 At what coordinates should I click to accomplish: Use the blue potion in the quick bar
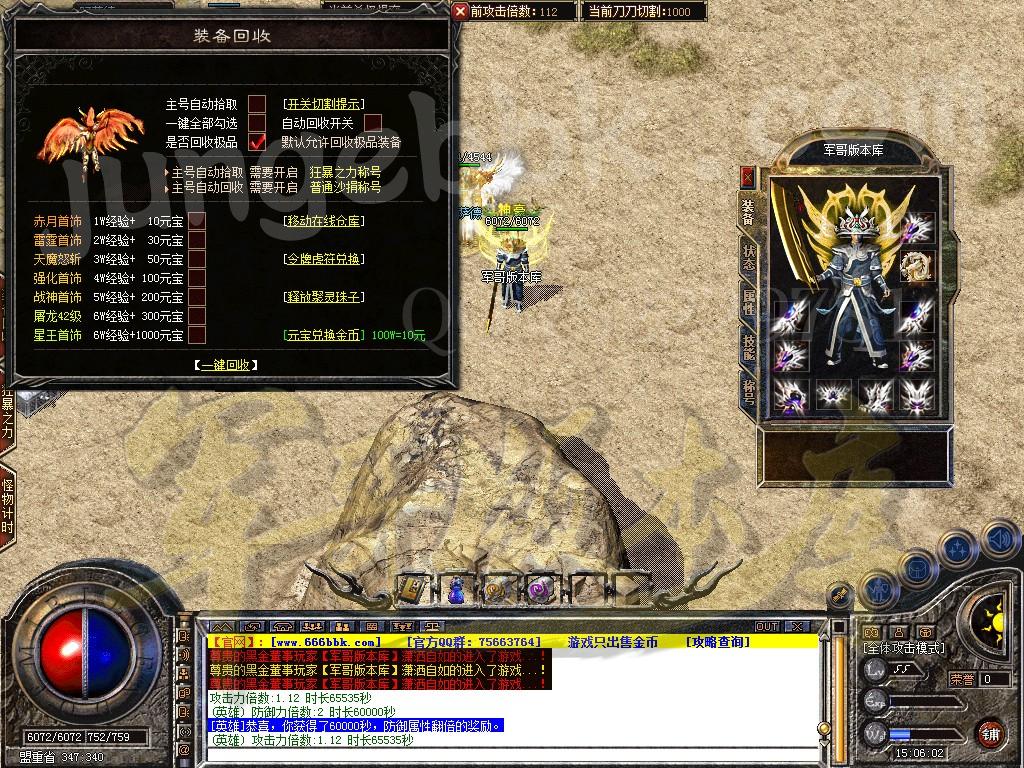click(x=455, y=590)
